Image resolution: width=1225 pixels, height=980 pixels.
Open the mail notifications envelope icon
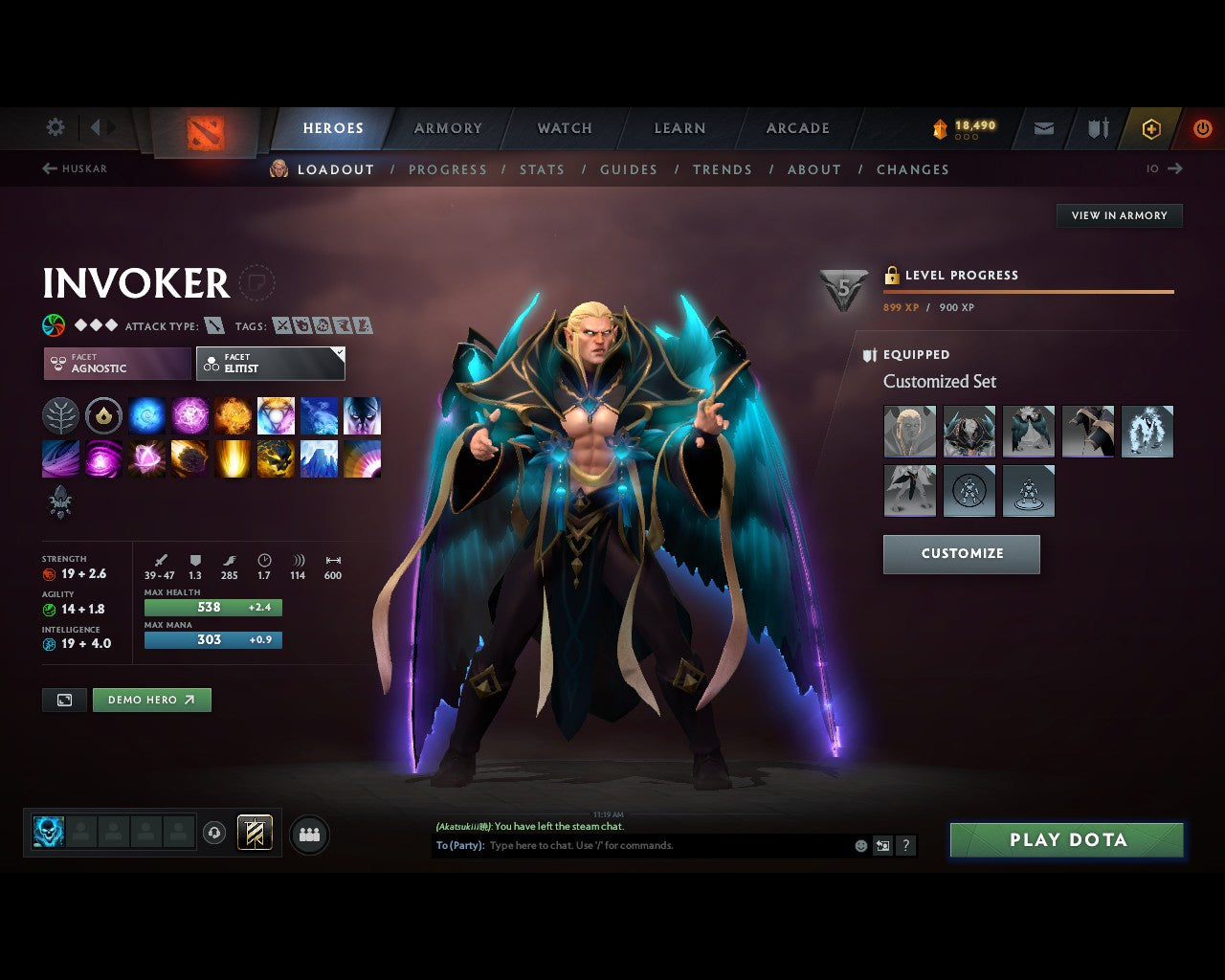(x=1042, y=127)
